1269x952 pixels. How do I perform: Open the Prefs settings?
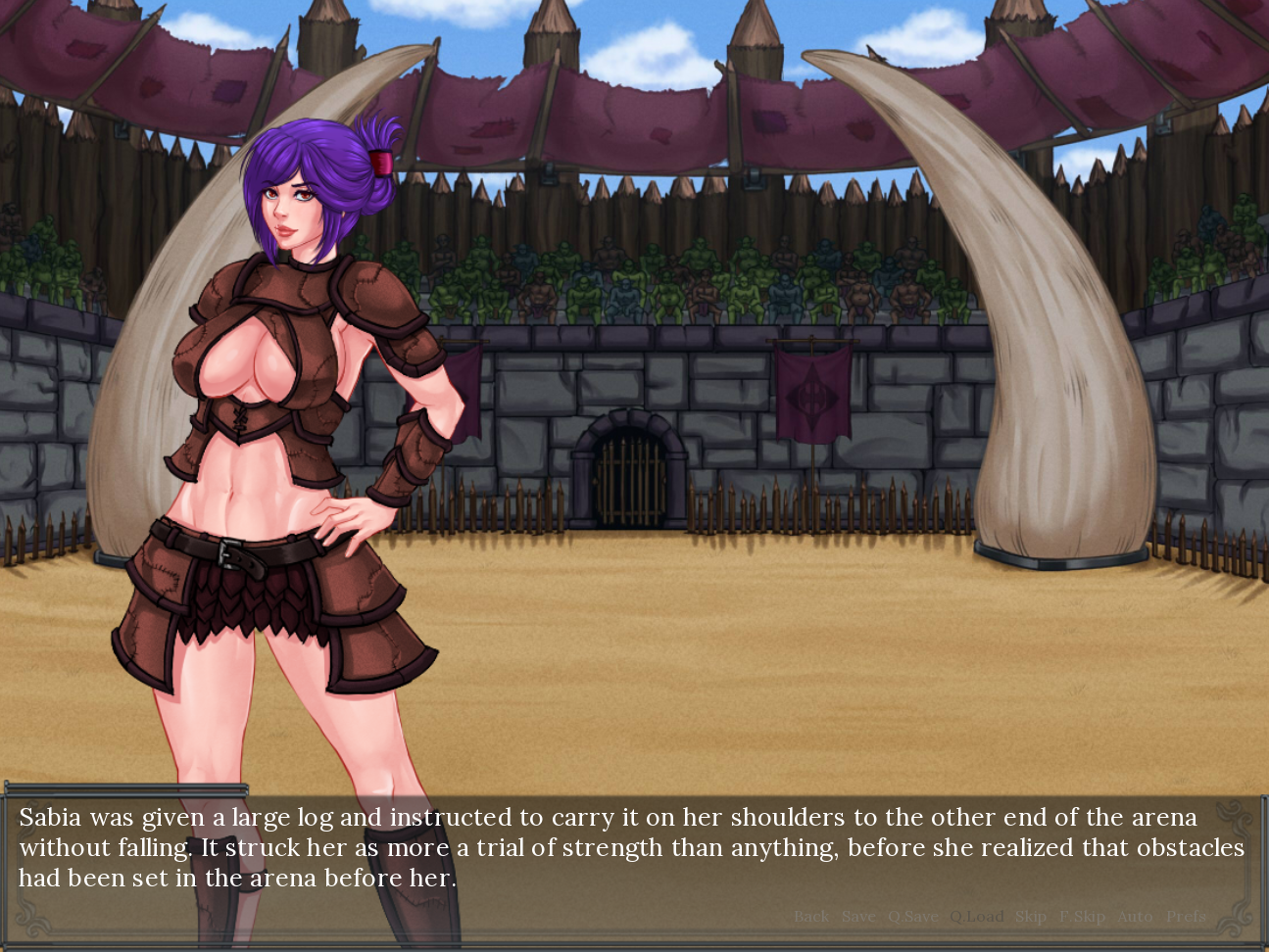click(x=1186, y=917)
